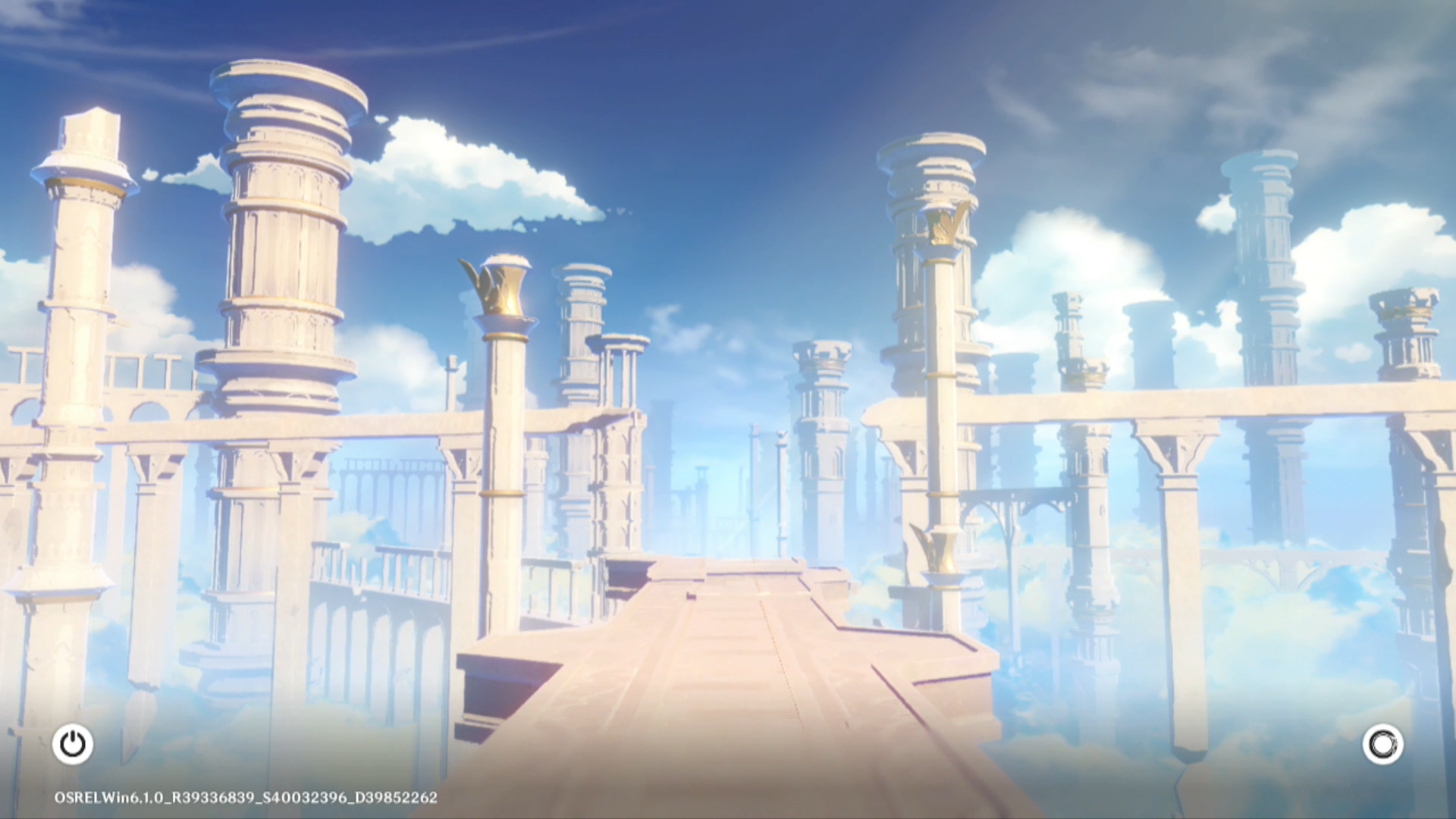Click the circular ring icon button

(1382, 744)
